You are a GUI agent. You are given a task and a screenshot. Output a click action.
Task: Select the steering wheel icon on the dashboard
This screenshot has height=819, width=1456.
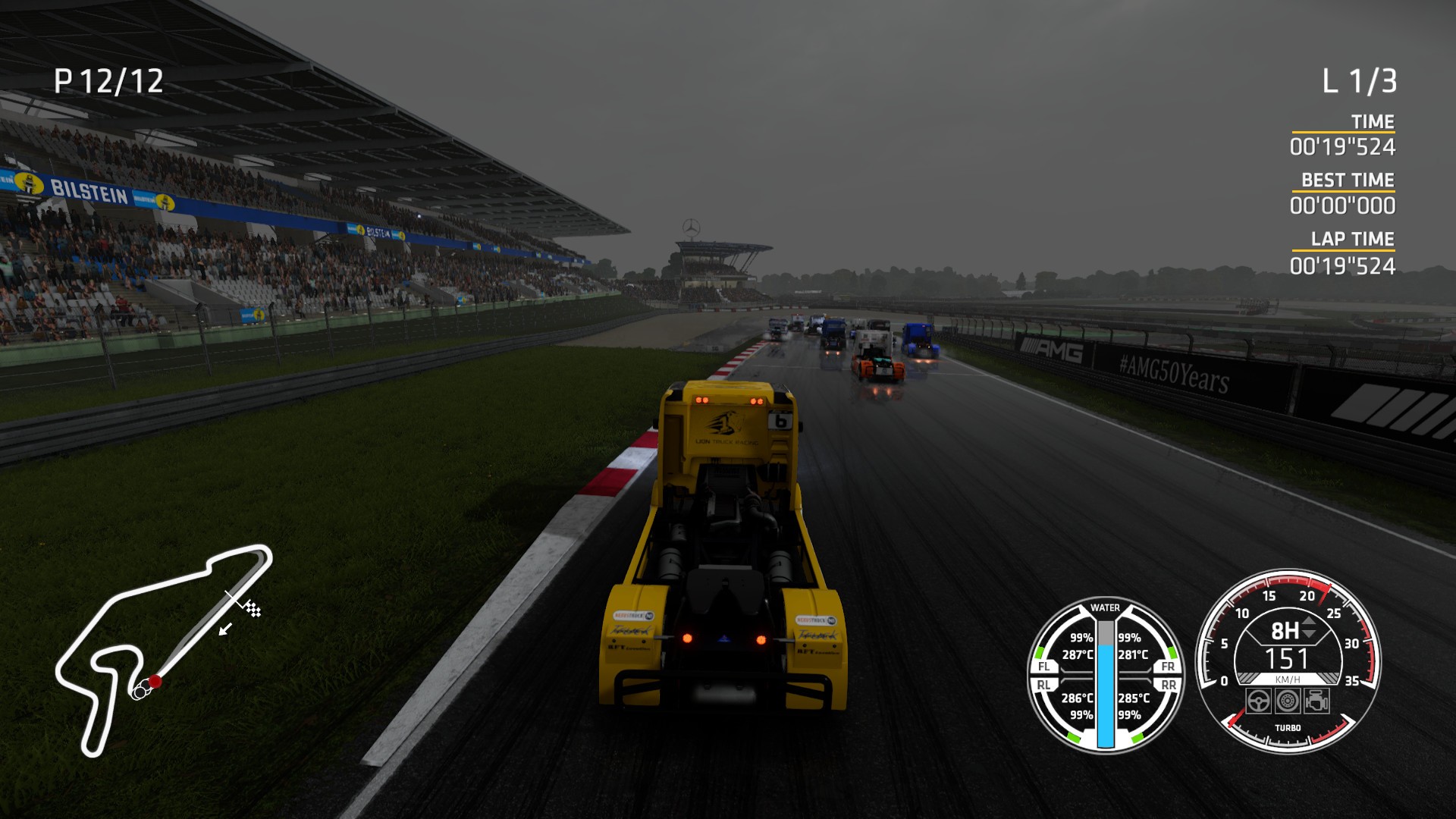[1259, 699]
